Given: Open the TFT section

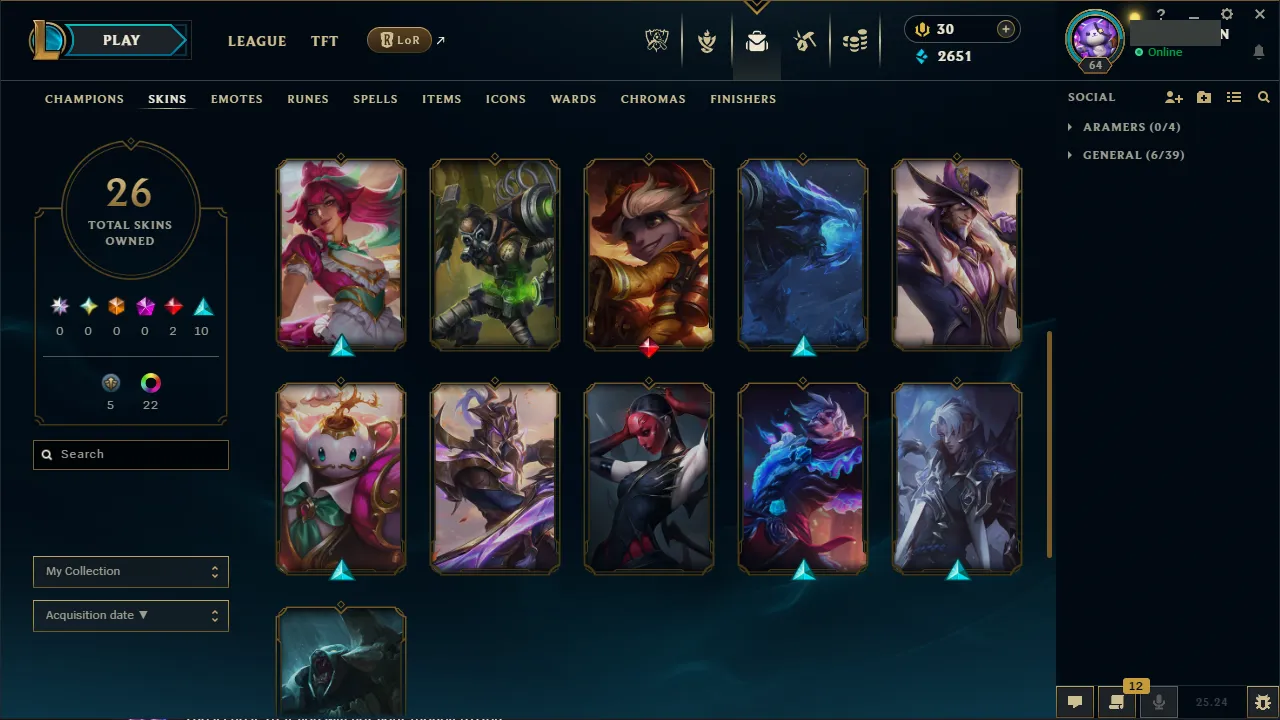Looking at the screenshot, I should coord(324,41).
